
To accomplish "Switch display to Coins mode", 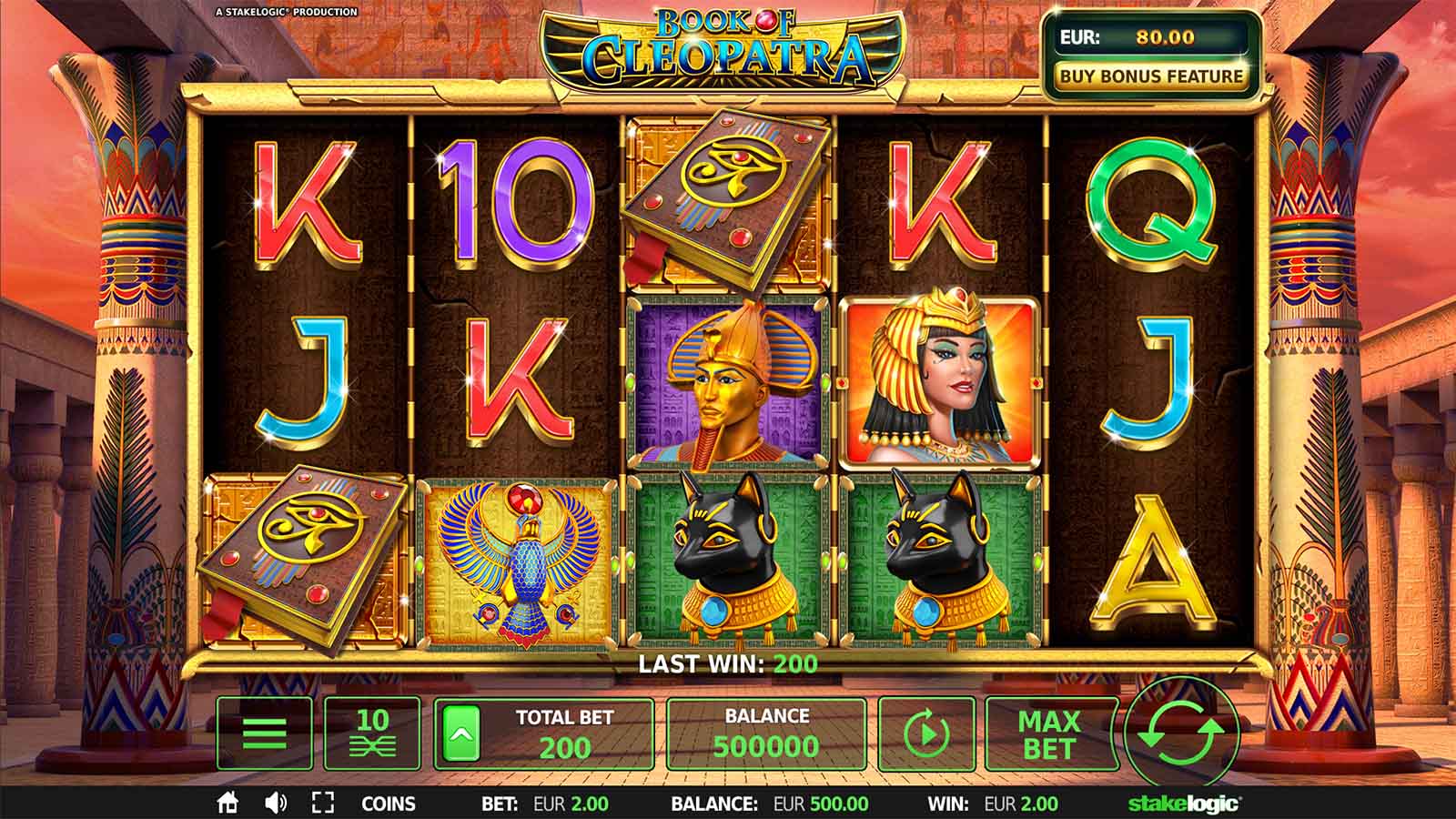I will 389,804.
